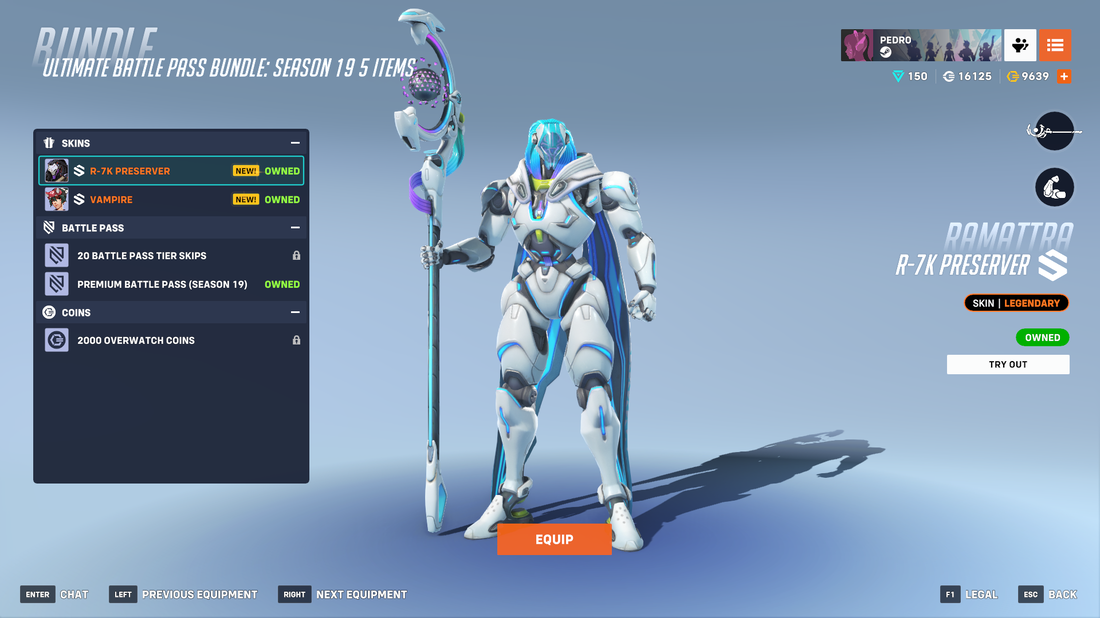Select the R-7K Preserver skin row

click(x=171, y=171)
